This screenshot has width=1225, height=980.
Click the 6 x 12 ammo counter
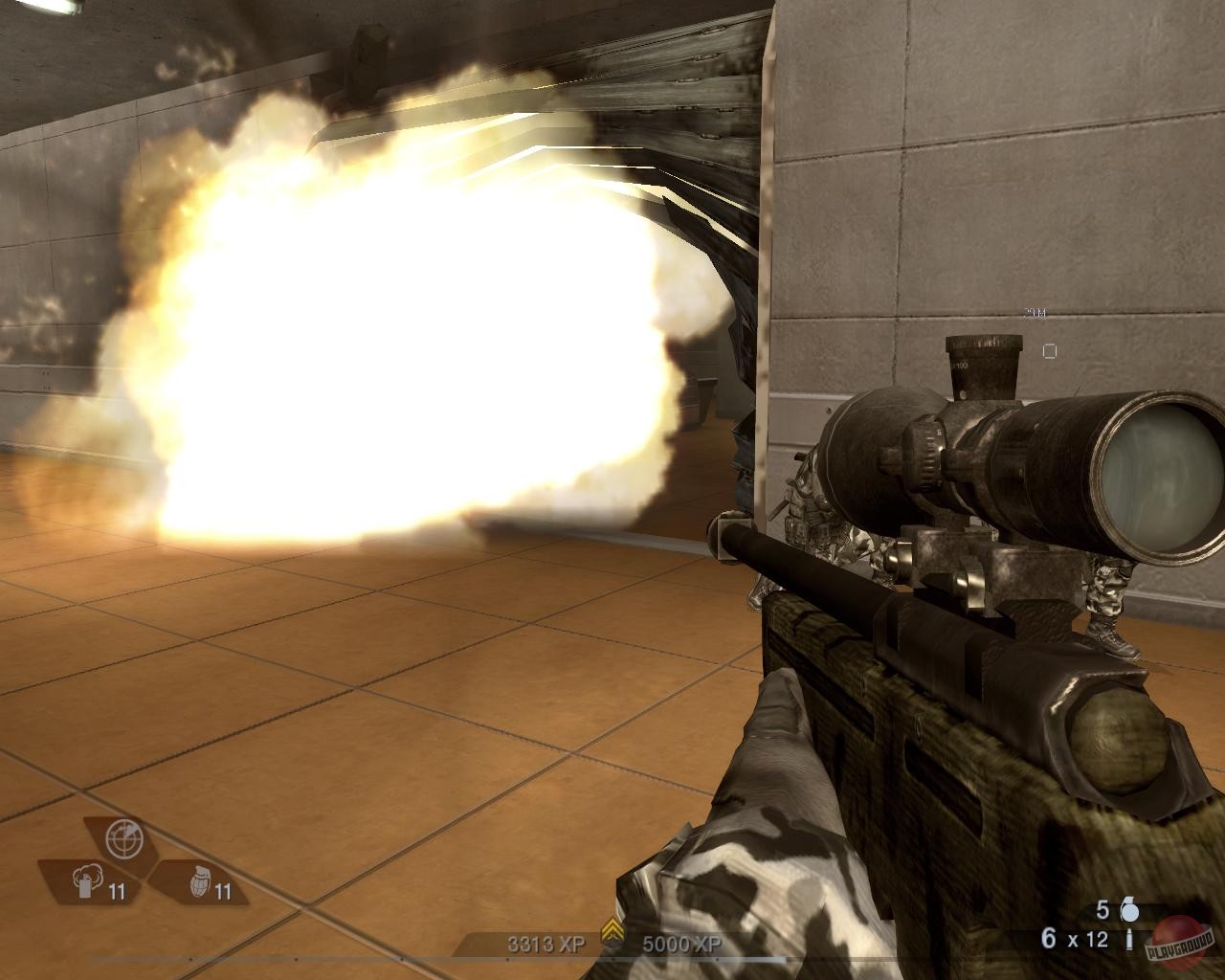click(1074, 938)
